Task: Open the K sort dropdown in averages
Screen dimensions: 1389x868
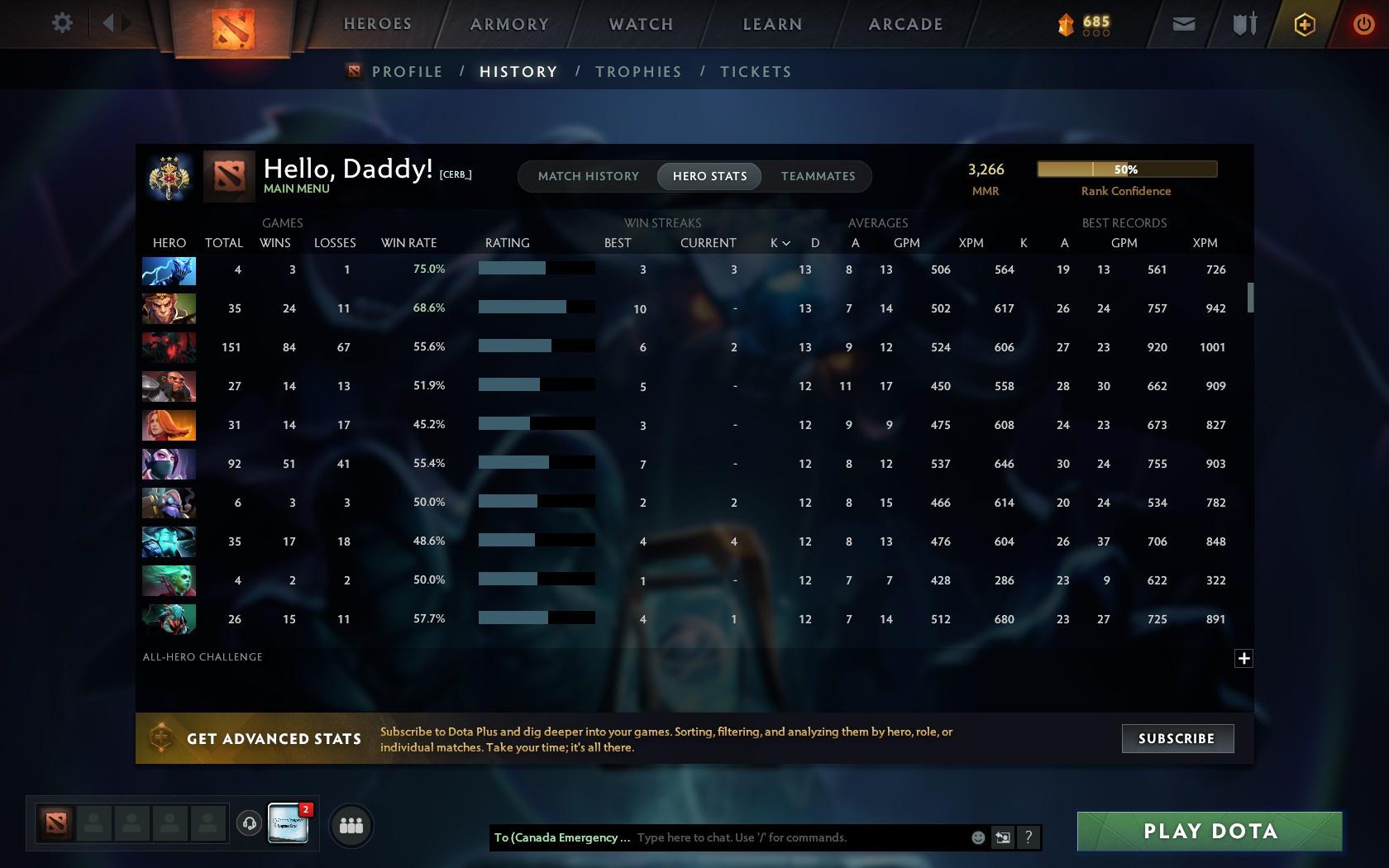Action: 777,243
